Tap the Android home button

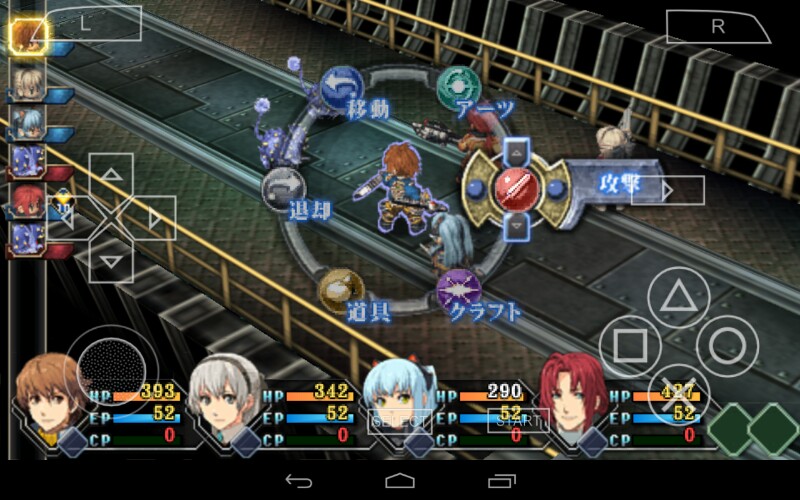coord(400,481)
